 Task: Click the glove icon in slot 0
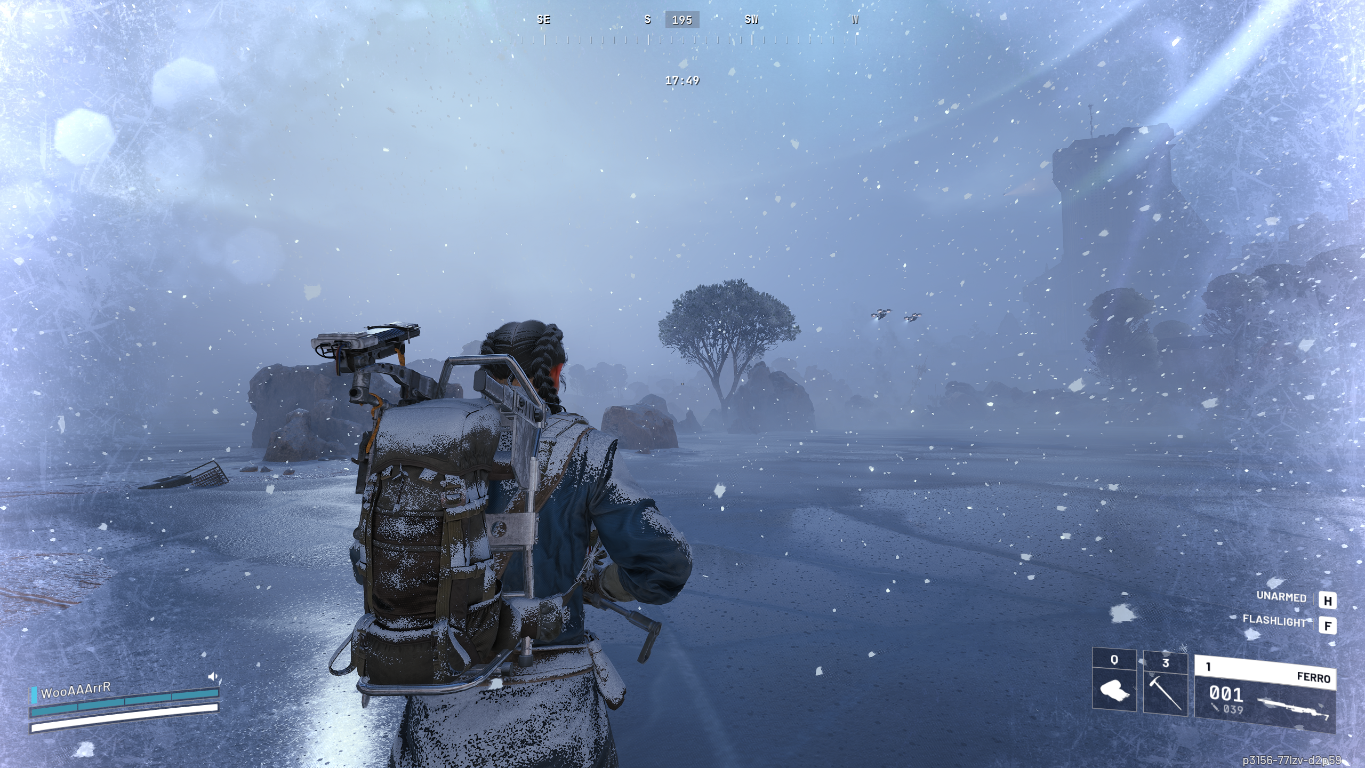pyautogui.click(x=1114, y=690)
